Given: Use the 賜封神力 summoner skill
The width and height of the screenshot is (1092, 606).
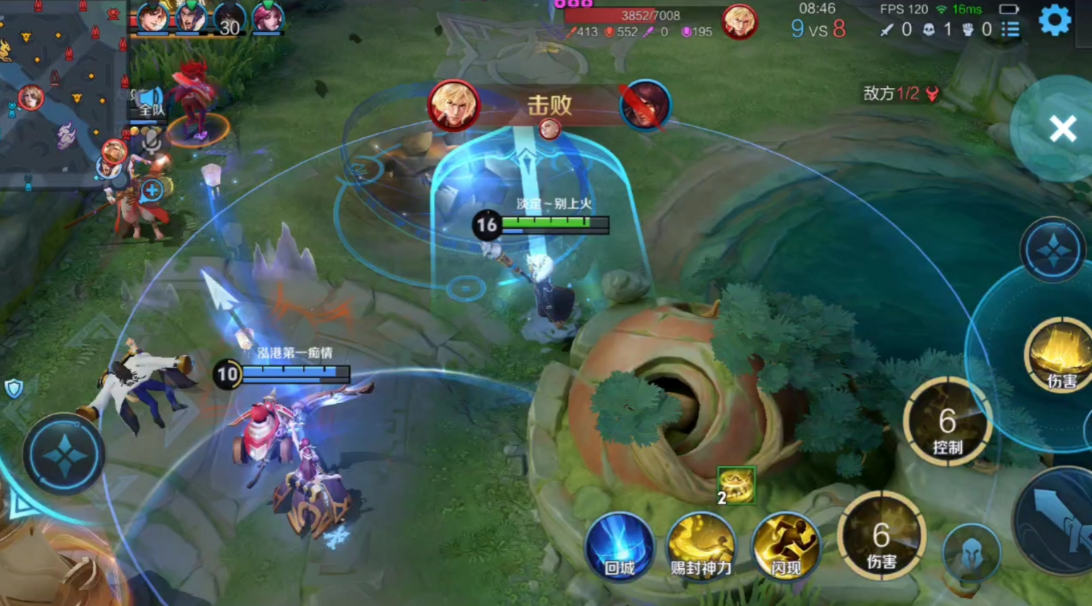Looking at the screenshot, I should coord(701,546).
